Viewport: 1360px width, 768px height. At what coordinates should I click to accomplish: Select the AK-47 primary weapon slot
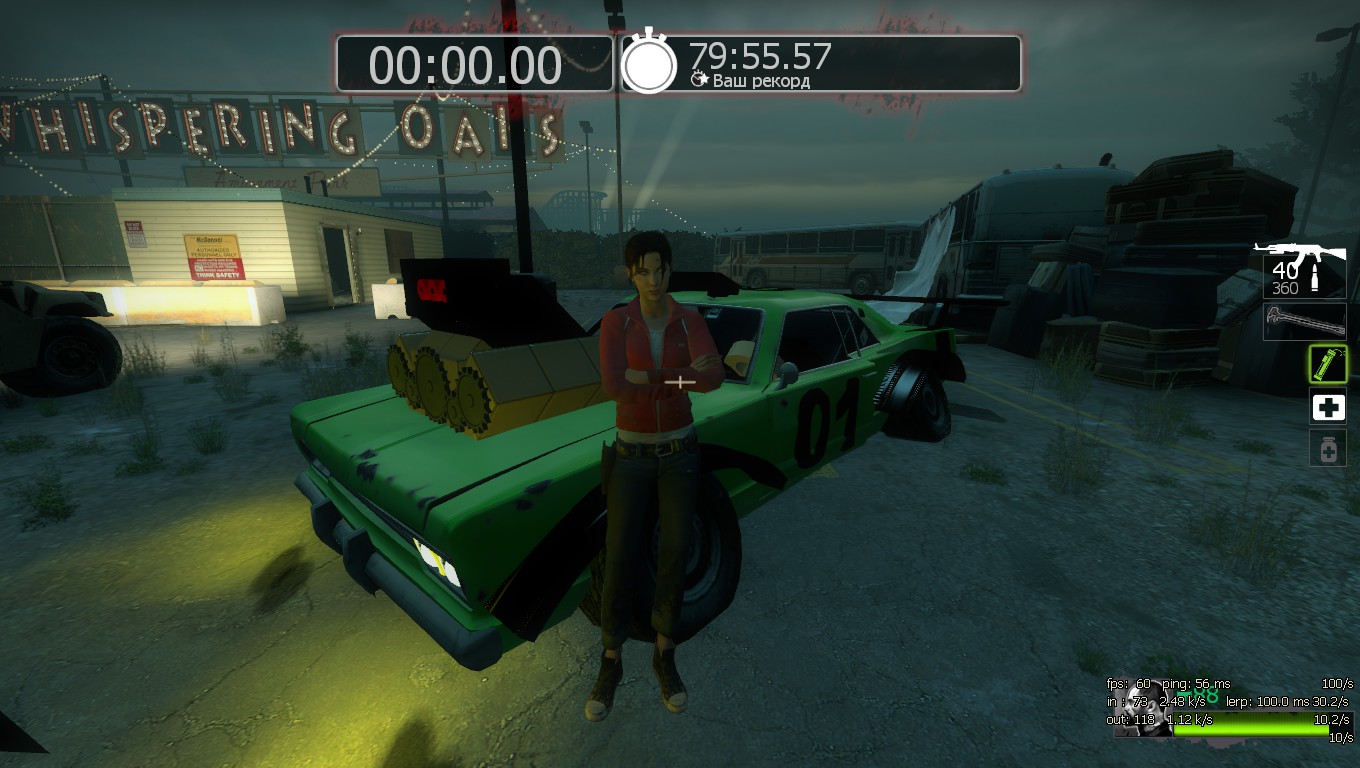[x=1304, y=269]
